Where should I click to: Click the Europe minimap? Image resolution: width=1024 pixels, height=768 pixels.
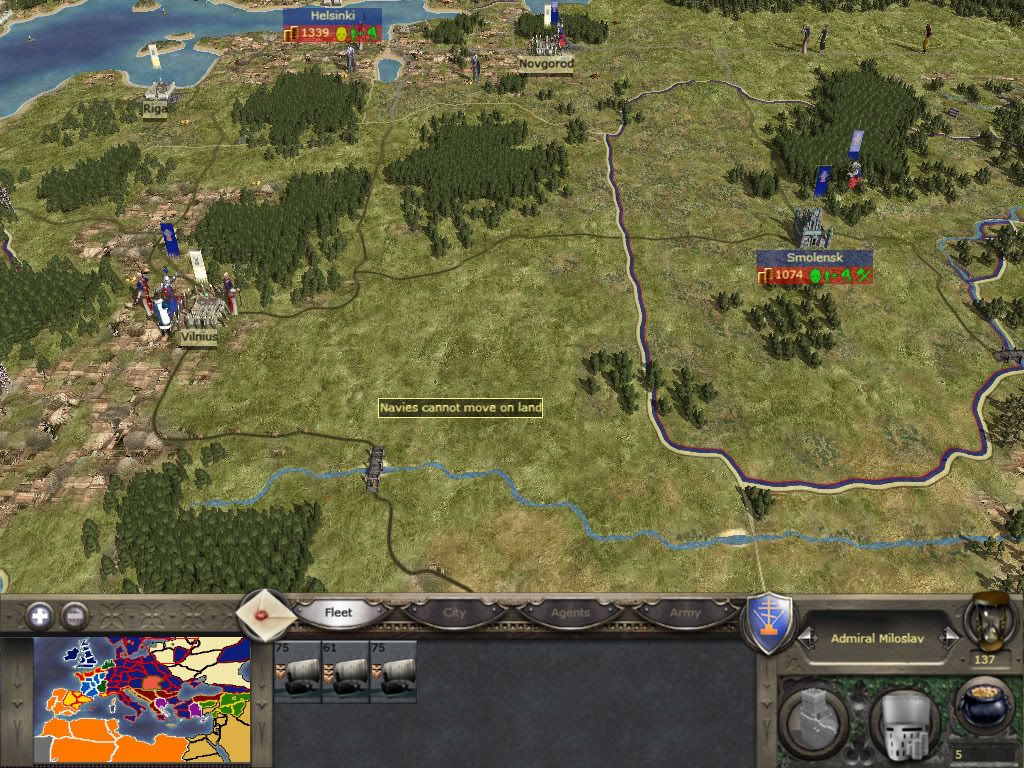[141, 701]
